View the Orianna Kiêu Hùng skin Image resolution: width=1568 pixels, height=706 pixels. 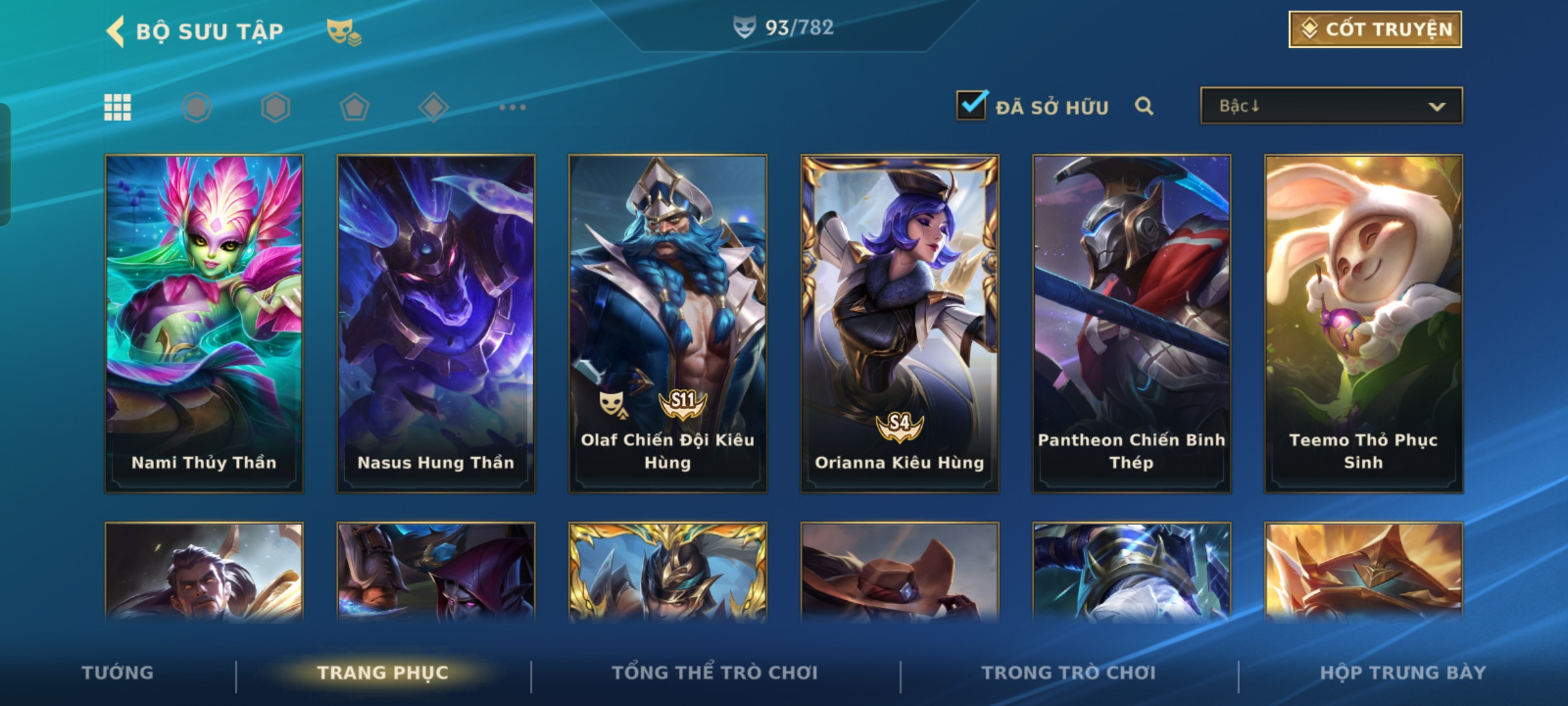tap(900, 323)
